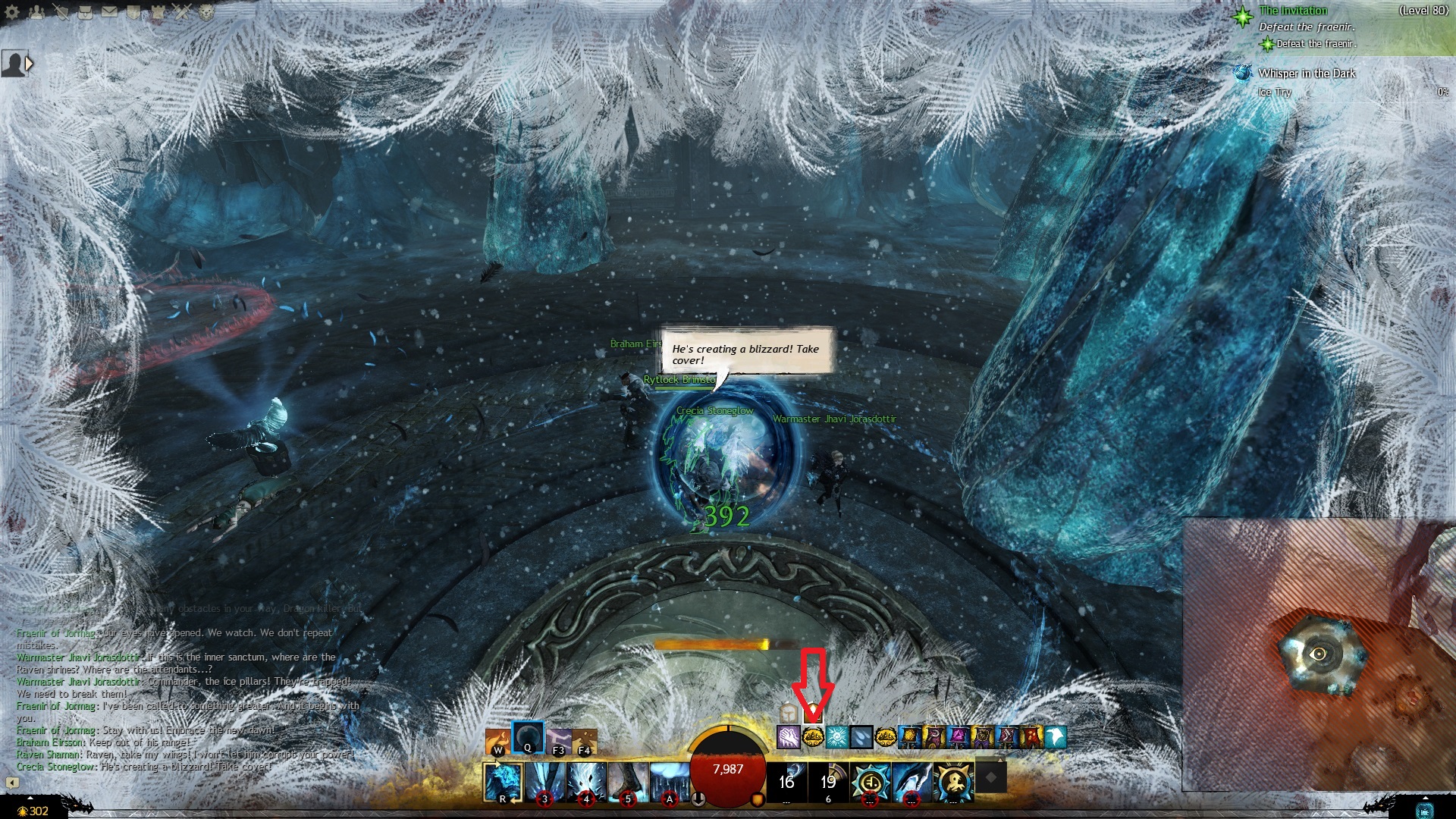The image size is (1456, 819).
Task: Open the Black Lion lion-head icon
Action: pyautogui.click(x=206, y=12)
